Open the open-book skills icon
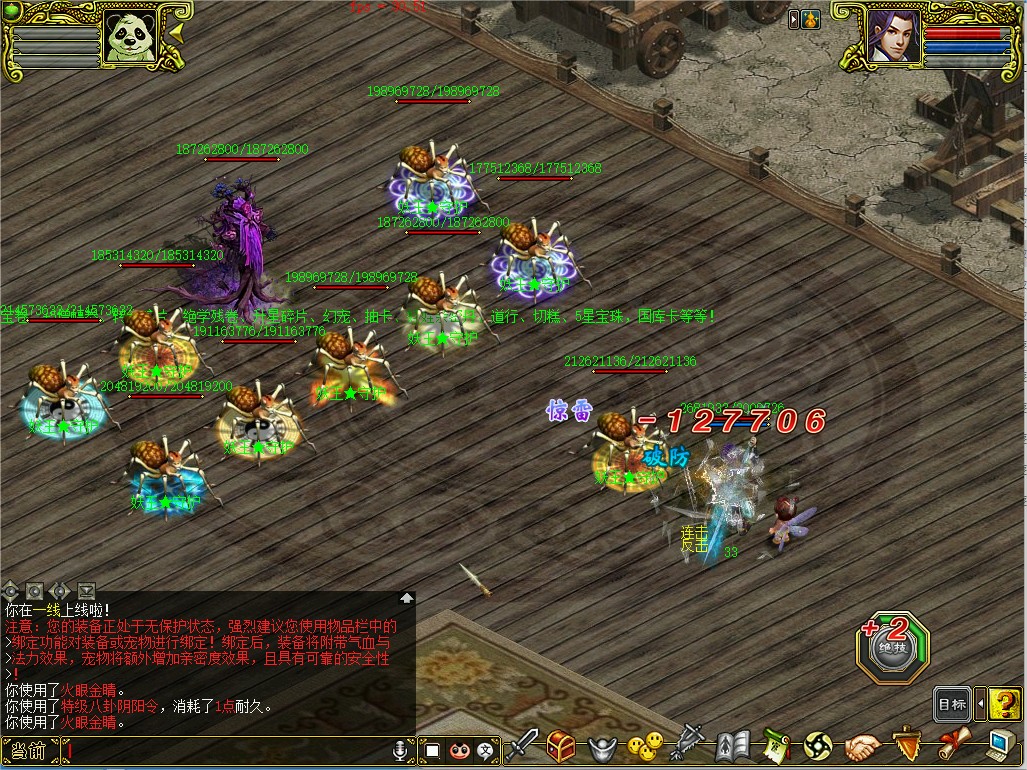Screen dimensions: 1027x770 click(x=732, y=746)
